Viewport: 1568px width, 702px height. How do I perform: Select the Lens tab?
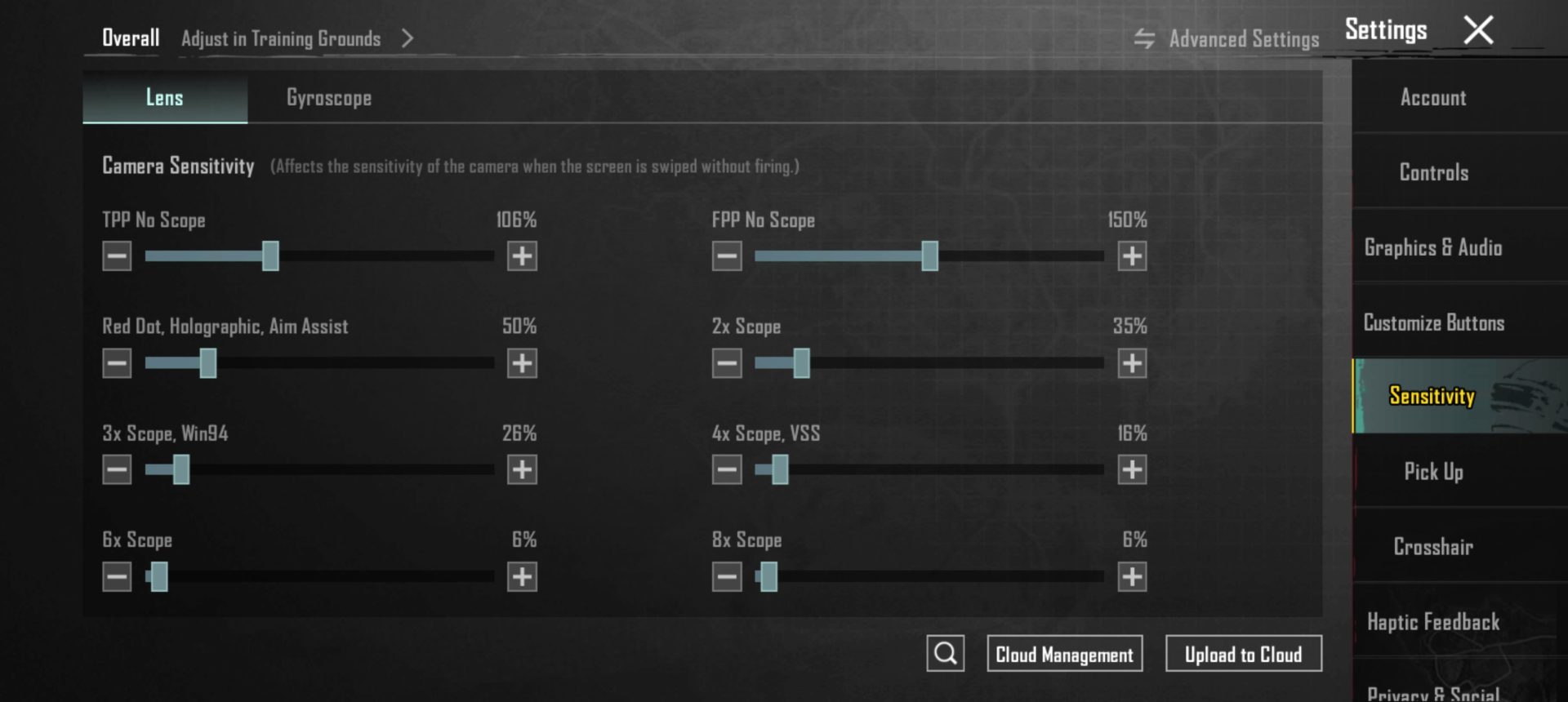(164, 97)
